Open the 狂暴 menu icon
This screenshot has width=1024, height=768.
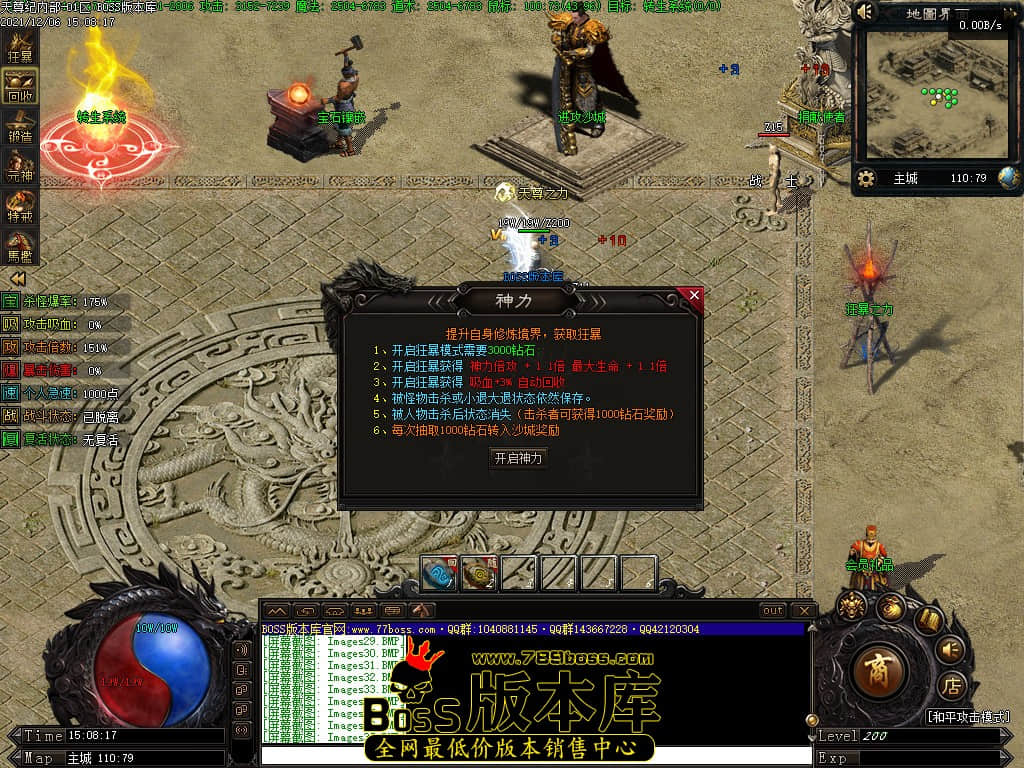coord(20,47)
